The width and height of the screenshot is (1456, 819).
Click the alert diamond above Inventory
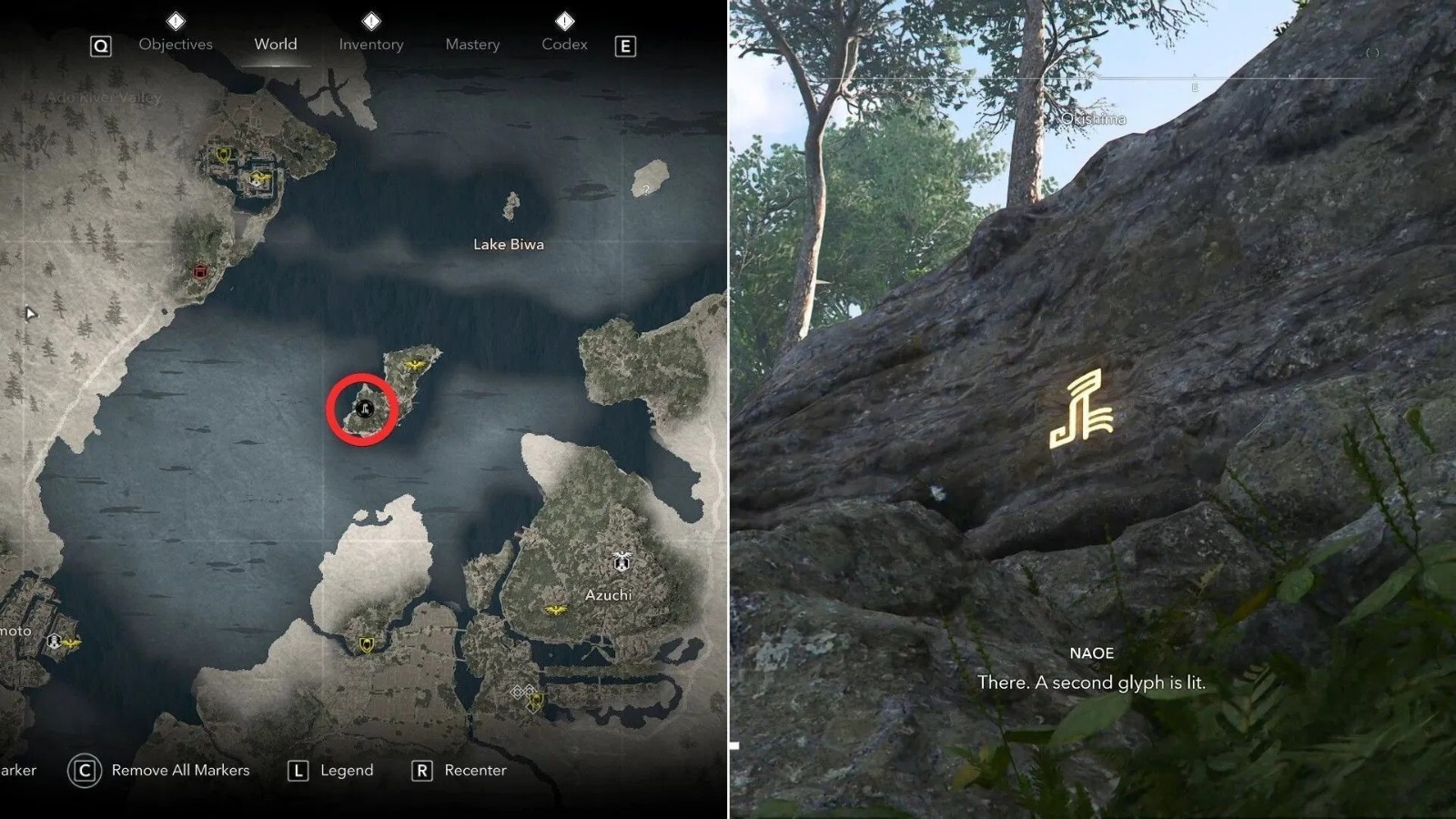tap(370, 21)
